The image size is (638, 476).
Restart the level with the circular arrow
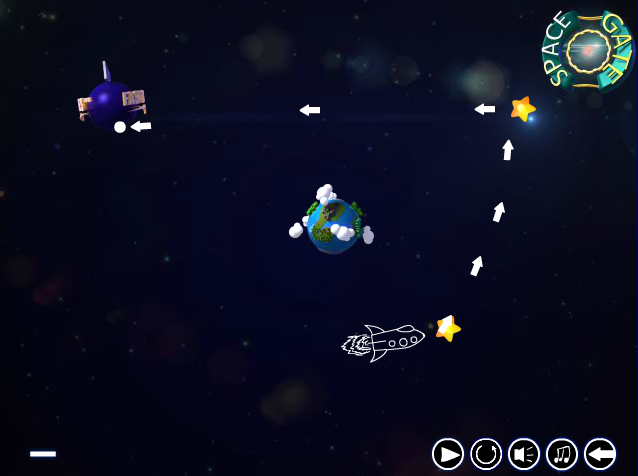point(486,454)
